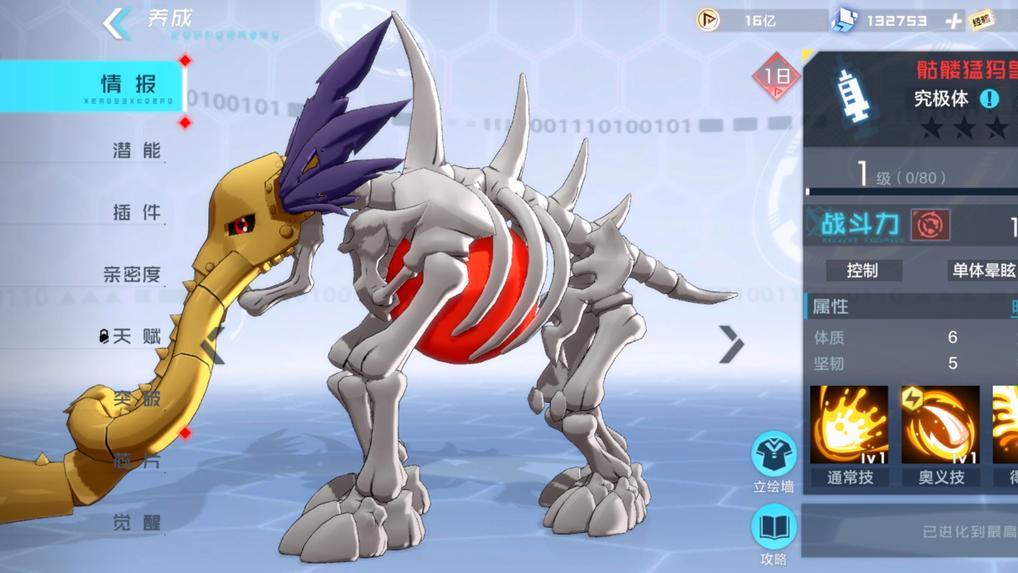Open the 战斗力 target icon
The image size is (1018, 573).
[x=930, y=224]
